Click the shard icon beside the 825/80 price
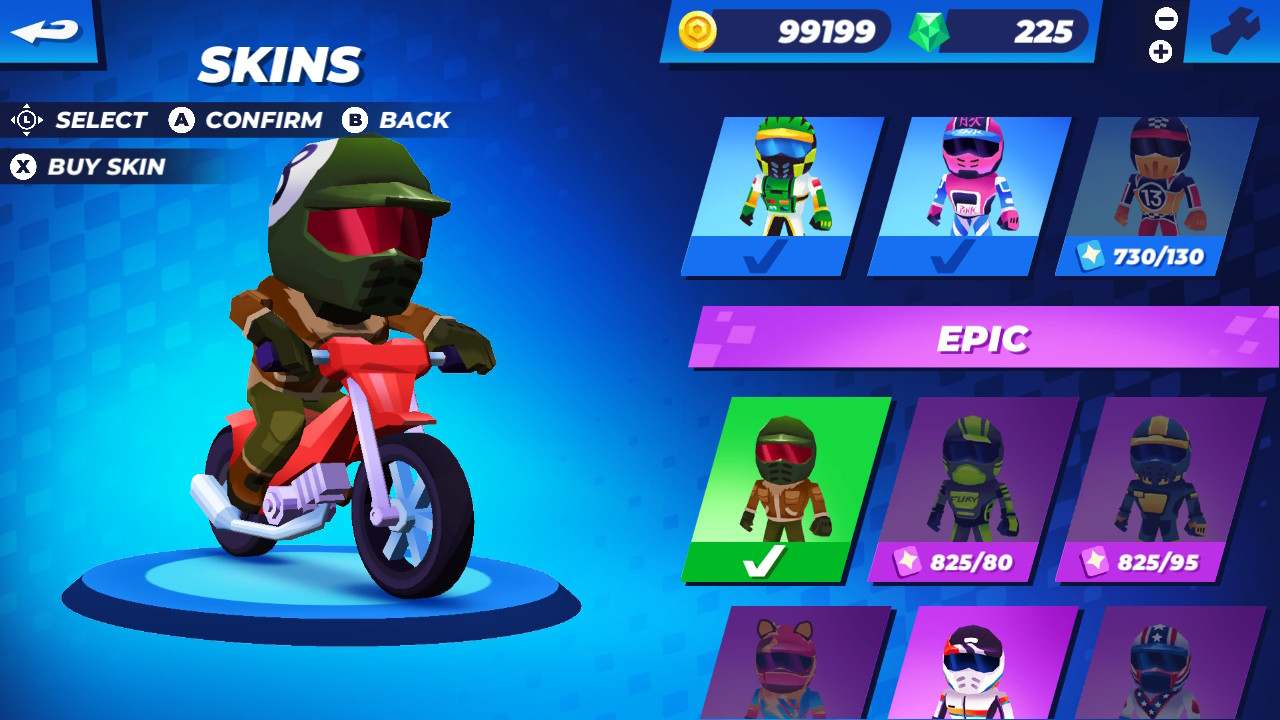Viewport: 1280px width, 720px height. [909, 562]
